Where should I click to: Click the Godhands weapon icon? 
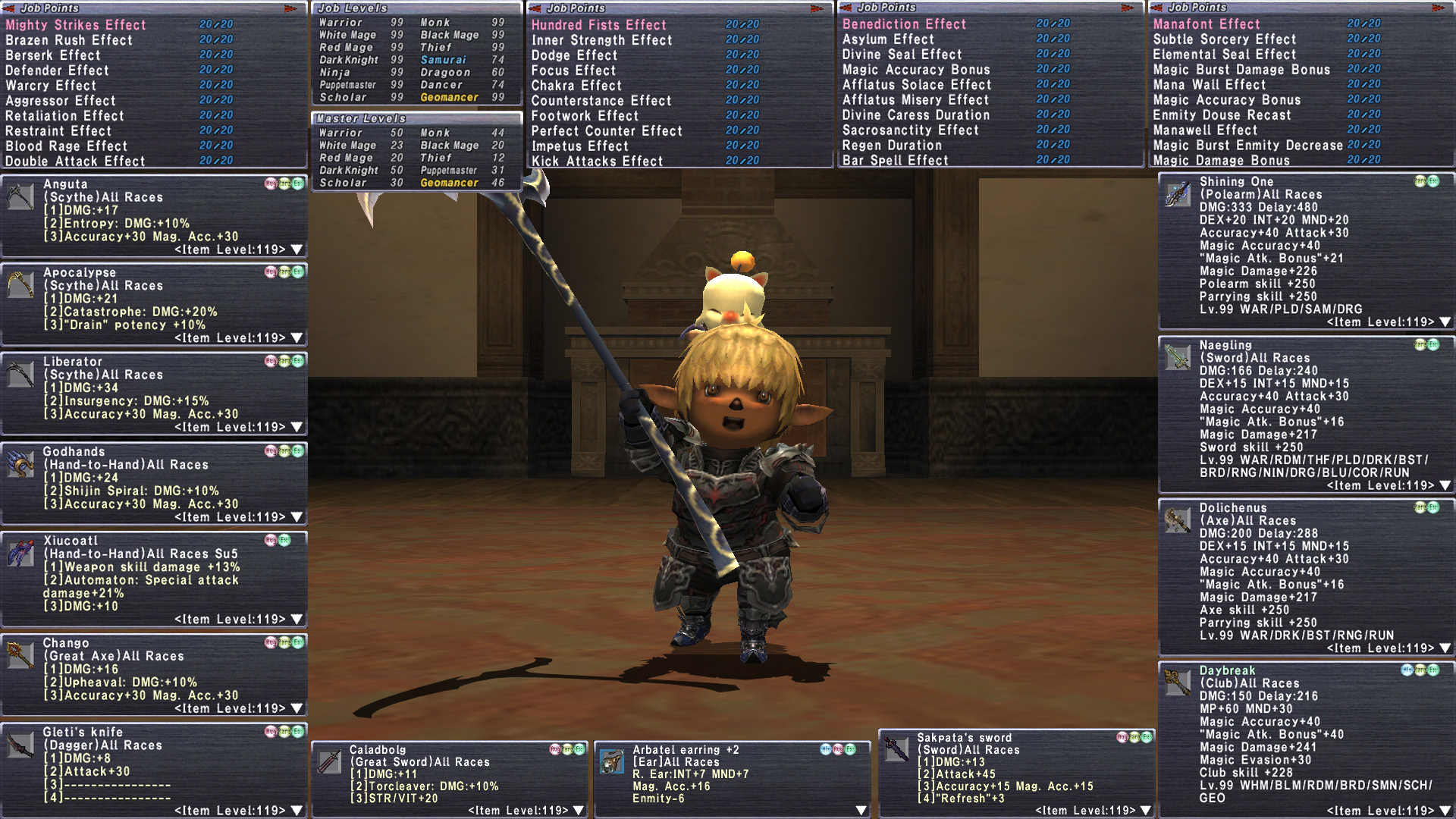(x=20, y=465)
